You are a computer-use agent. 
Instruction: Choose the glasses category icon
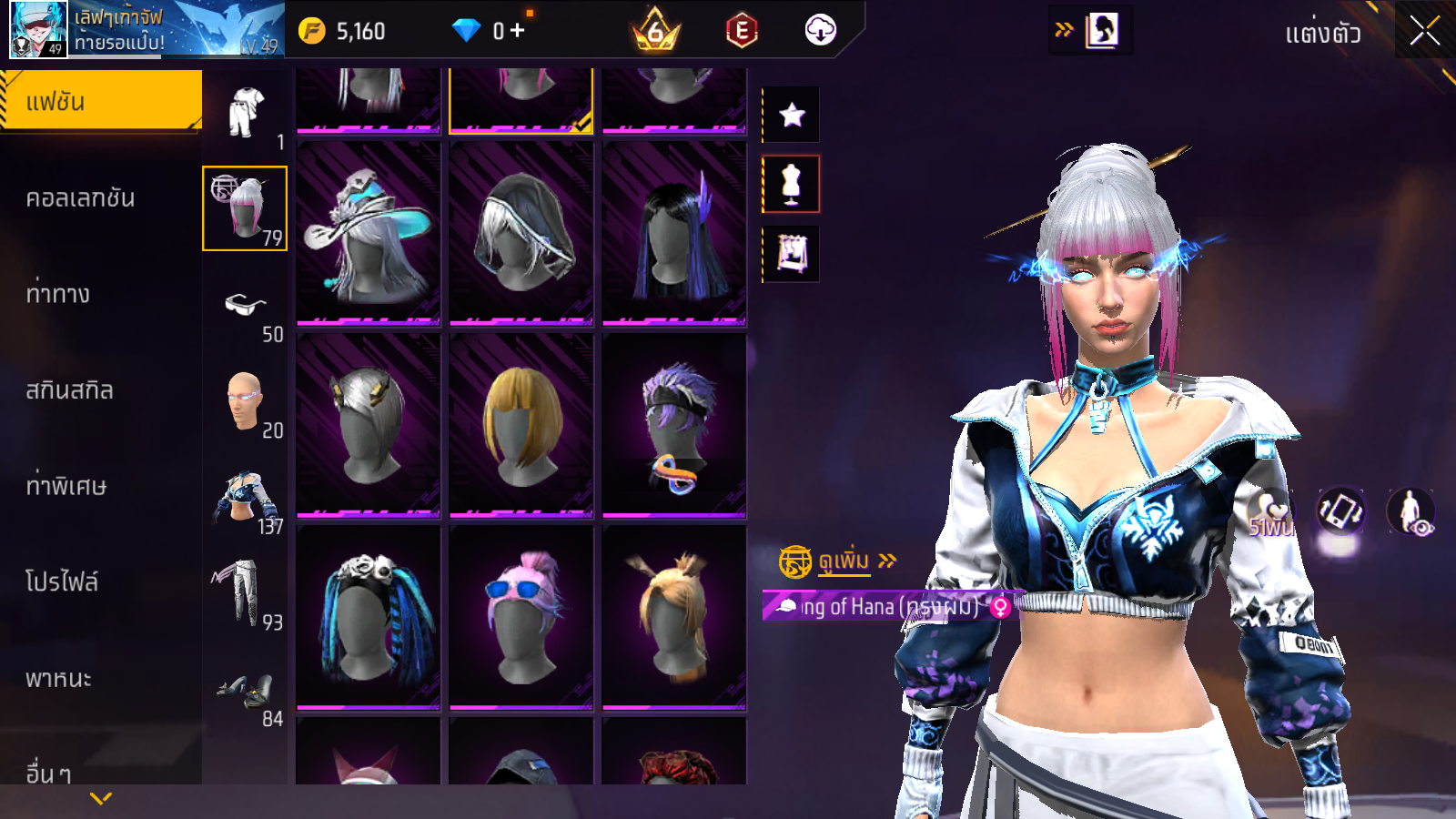(x=245, y=306)
